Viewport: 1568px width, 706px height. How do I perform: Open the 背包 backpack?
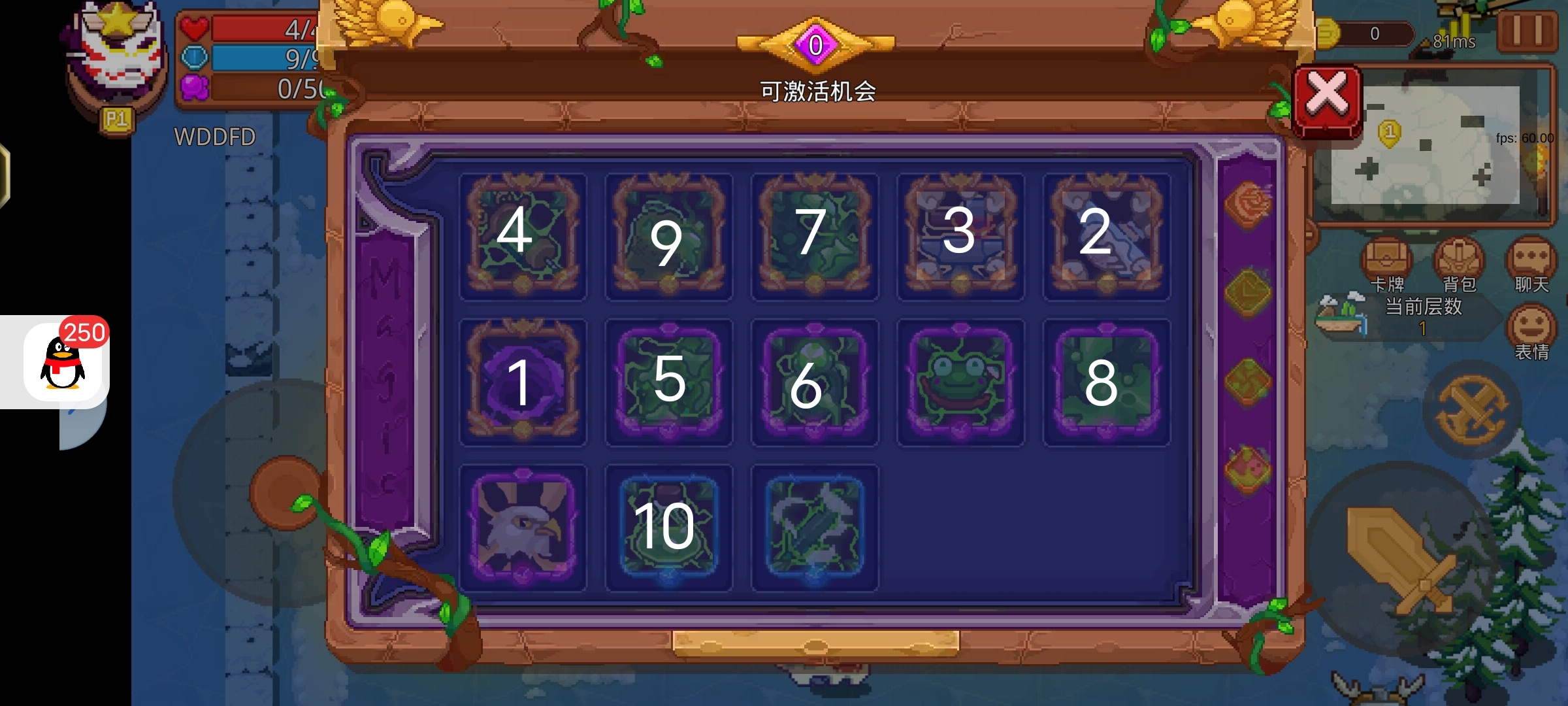pyautogui.click(x=1459, y=264)
